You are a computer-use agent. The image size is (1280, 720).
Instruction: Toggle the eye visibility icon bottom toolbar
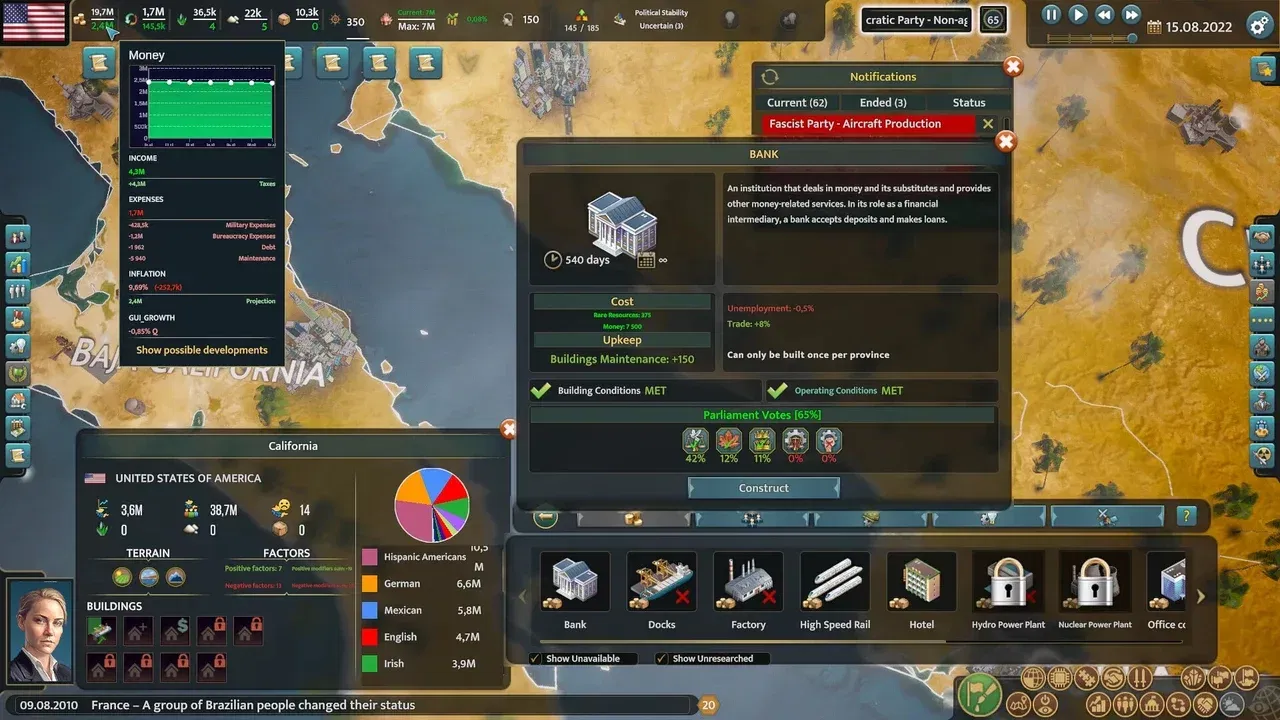pos(1044,704)
